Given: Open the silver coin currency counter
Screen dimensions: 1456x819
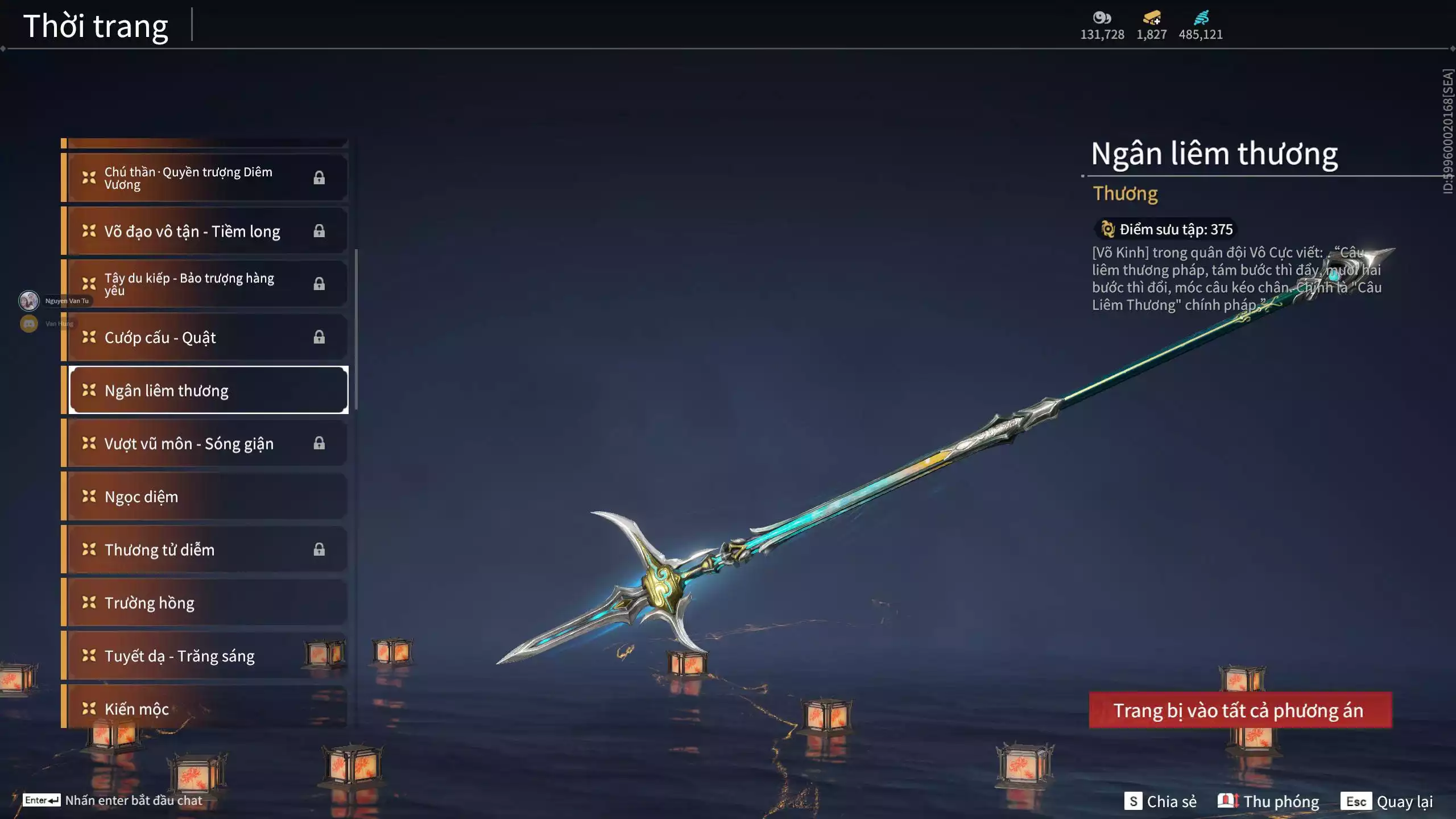Looking at the screenshot, I should point(1102,26).
